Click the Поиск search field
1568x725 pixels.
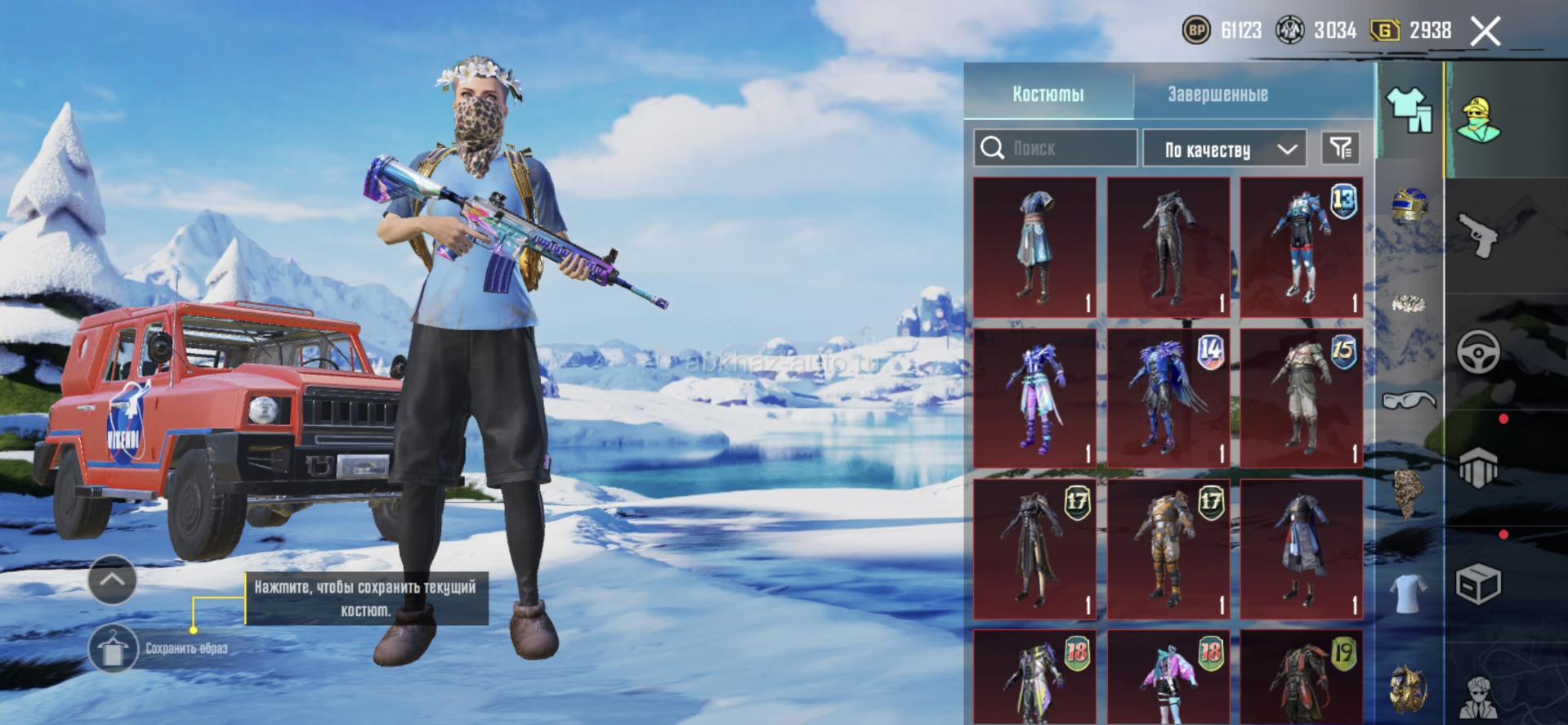(1055, 148)
